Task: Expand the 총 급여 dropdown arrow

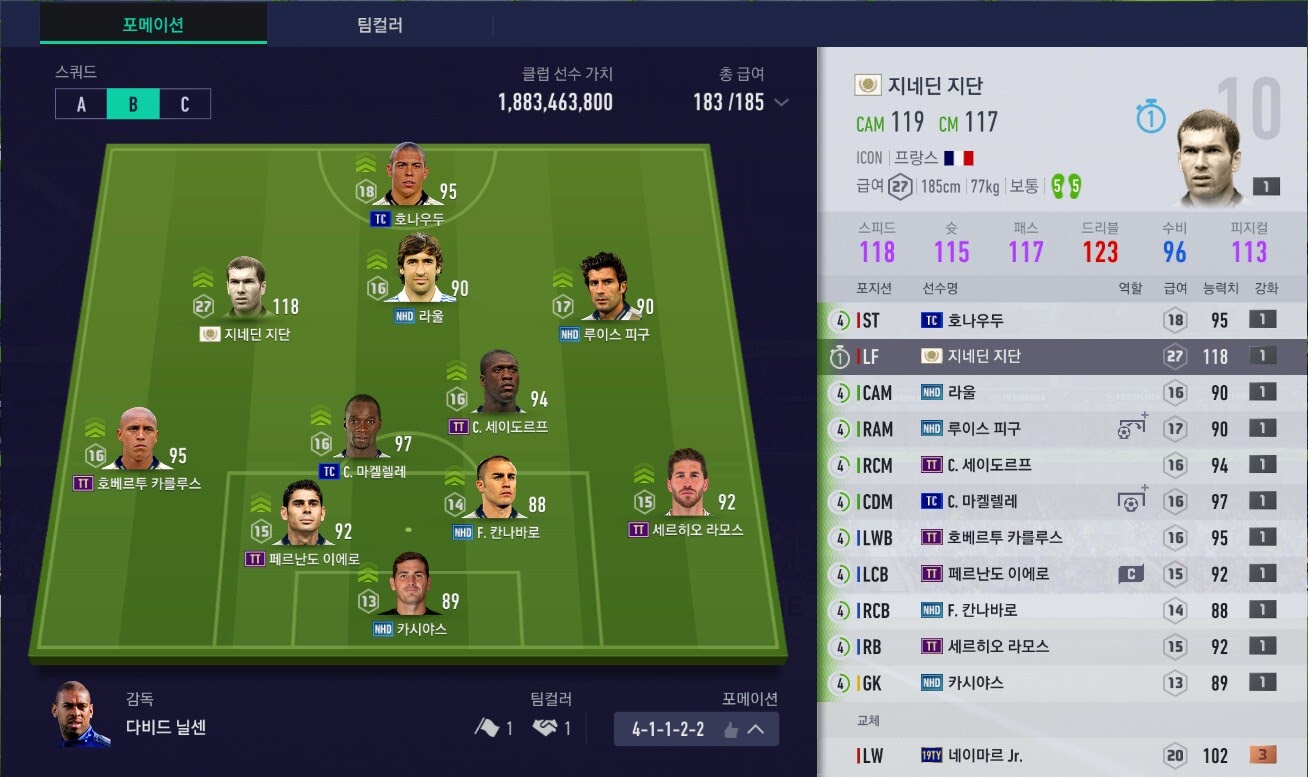Action: (x=782, y=102)
